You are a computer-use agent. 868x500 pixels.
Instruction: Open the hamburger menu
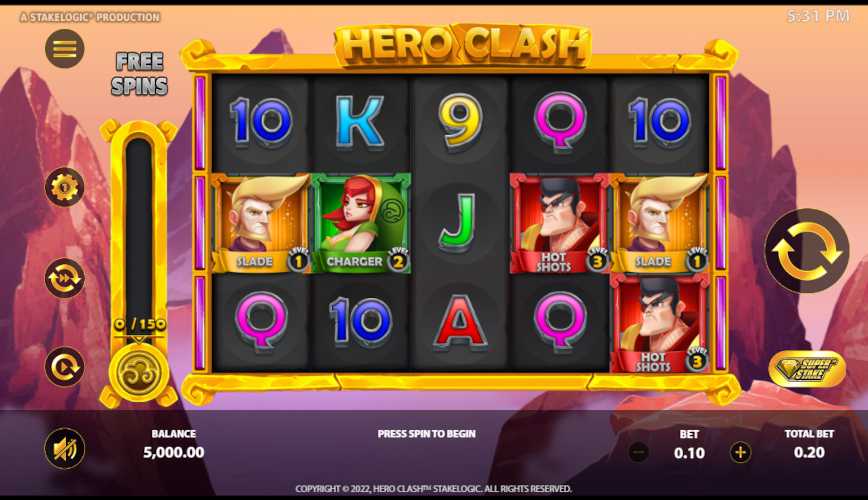pos(65,48)
